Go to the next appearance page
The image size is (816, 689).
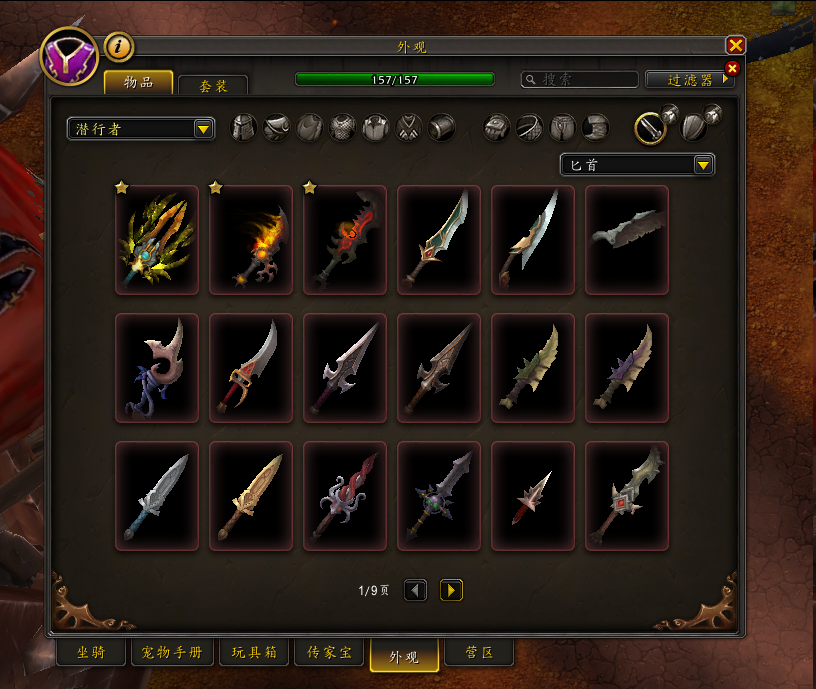click(451, 591)
